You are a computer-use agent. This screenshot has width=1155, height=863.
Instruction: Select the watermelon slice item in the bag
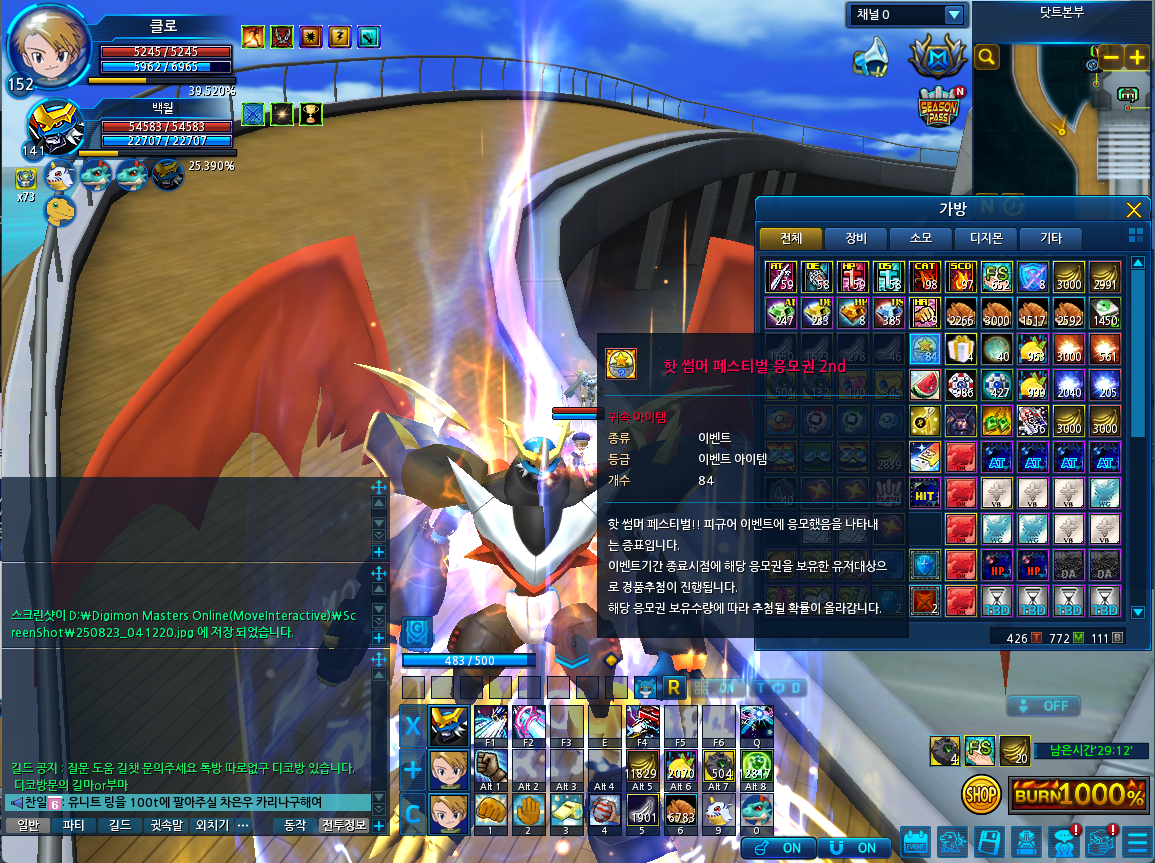pyautogui.click(x=924, y=385)
